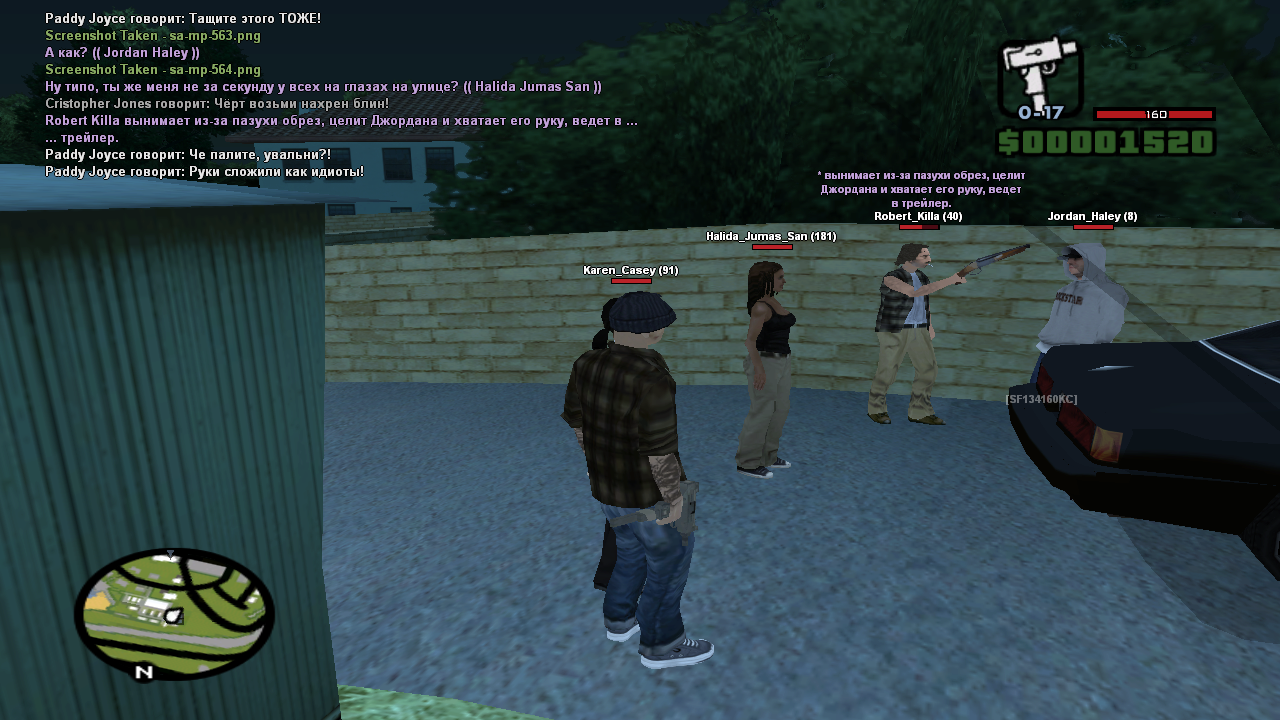Open the circular radar minimap
The image size is (1280, 720).
[x=174, y=612]
